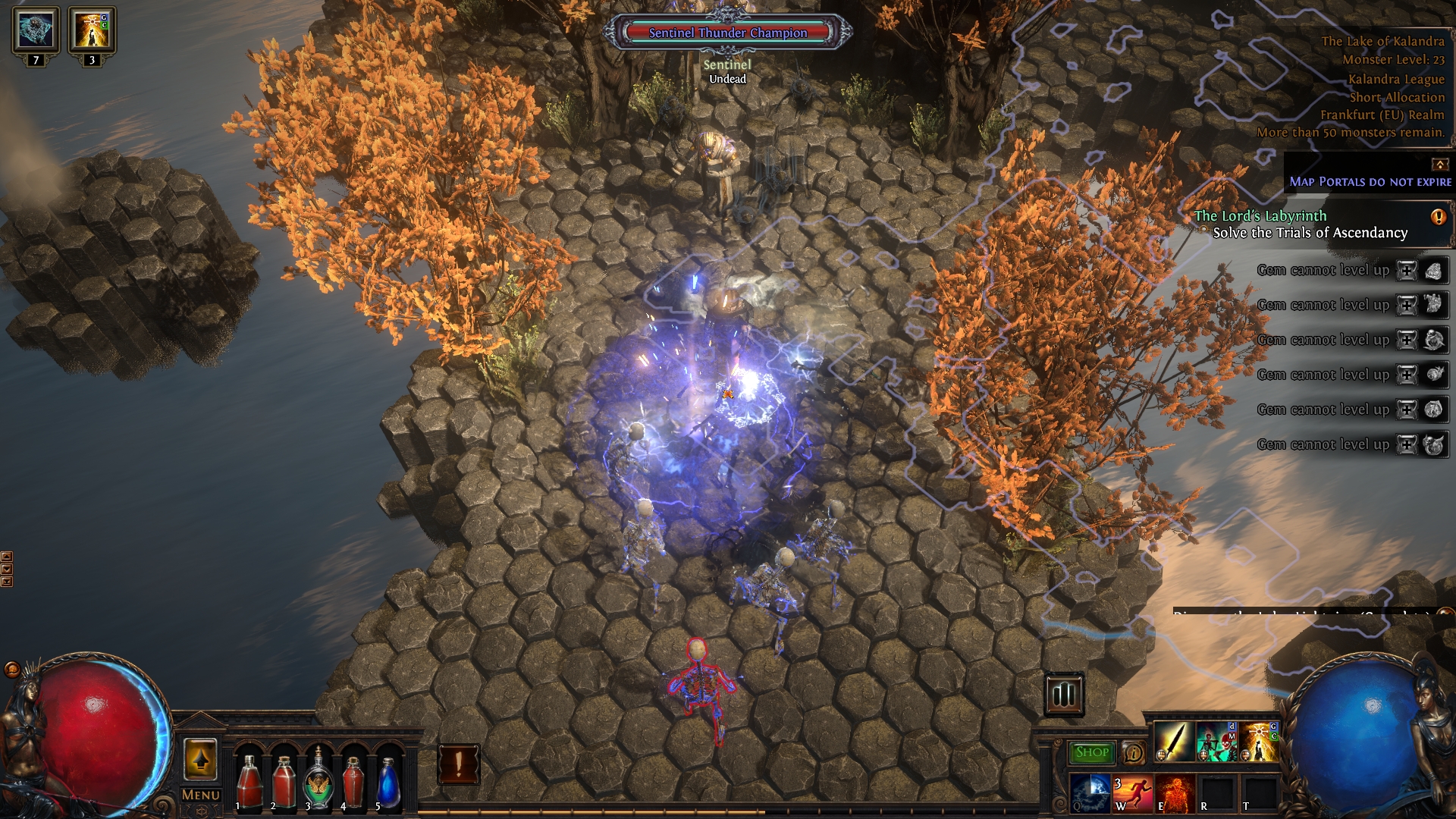The height and width of the screenshot is (819, 1456).
Task: Click the Sentinel Thunder Champion nameplate
Action: tap(728, 33)
